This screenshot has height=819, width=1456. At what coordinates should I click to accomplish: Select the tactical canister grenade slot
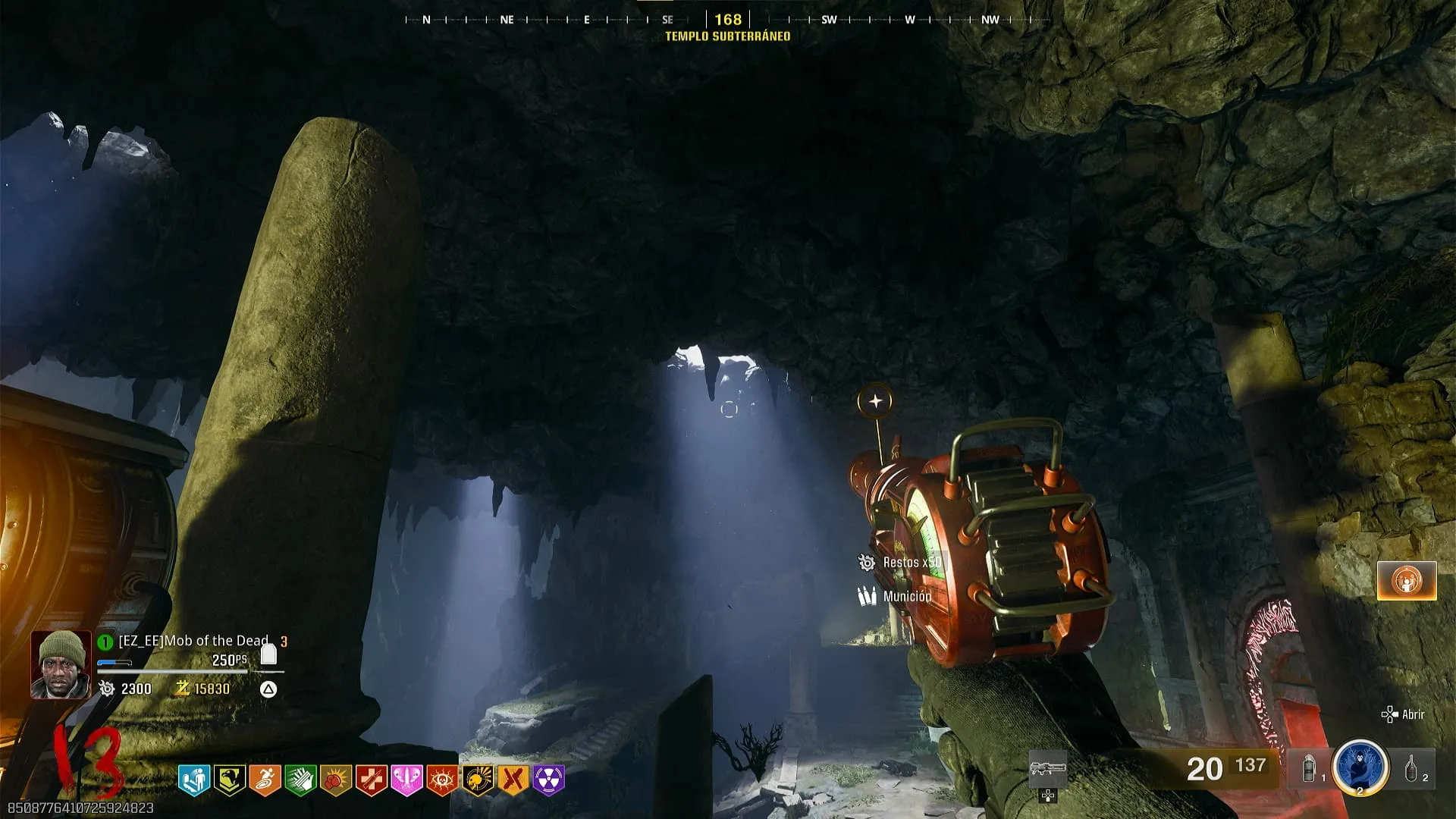coord(1310,769)
